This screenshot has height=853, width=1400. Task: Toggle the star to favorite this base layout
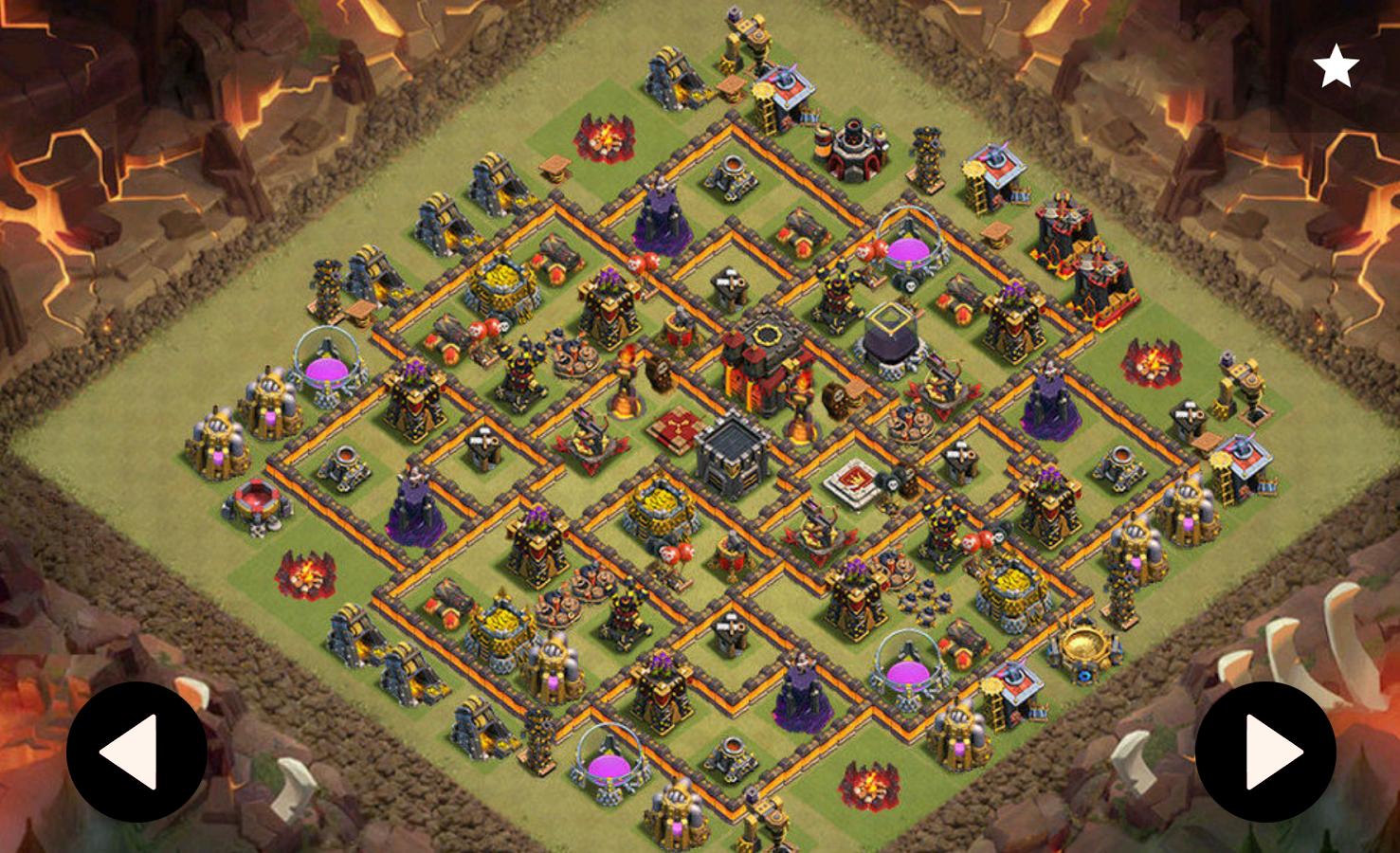(1337, 67)
